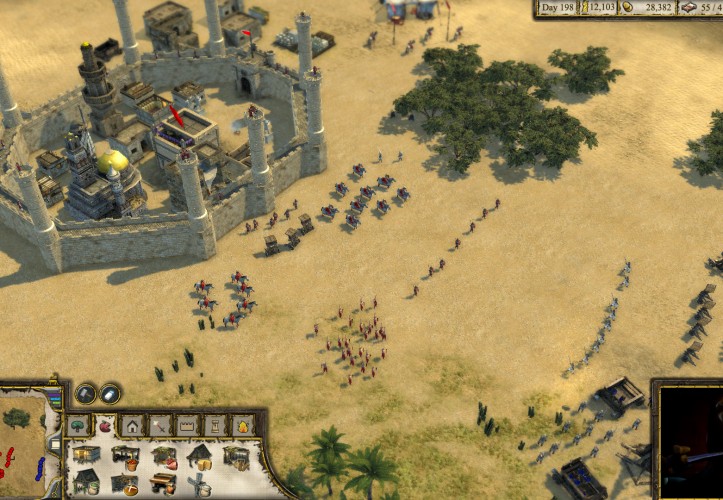Switch to the castle wall tab

187,426
